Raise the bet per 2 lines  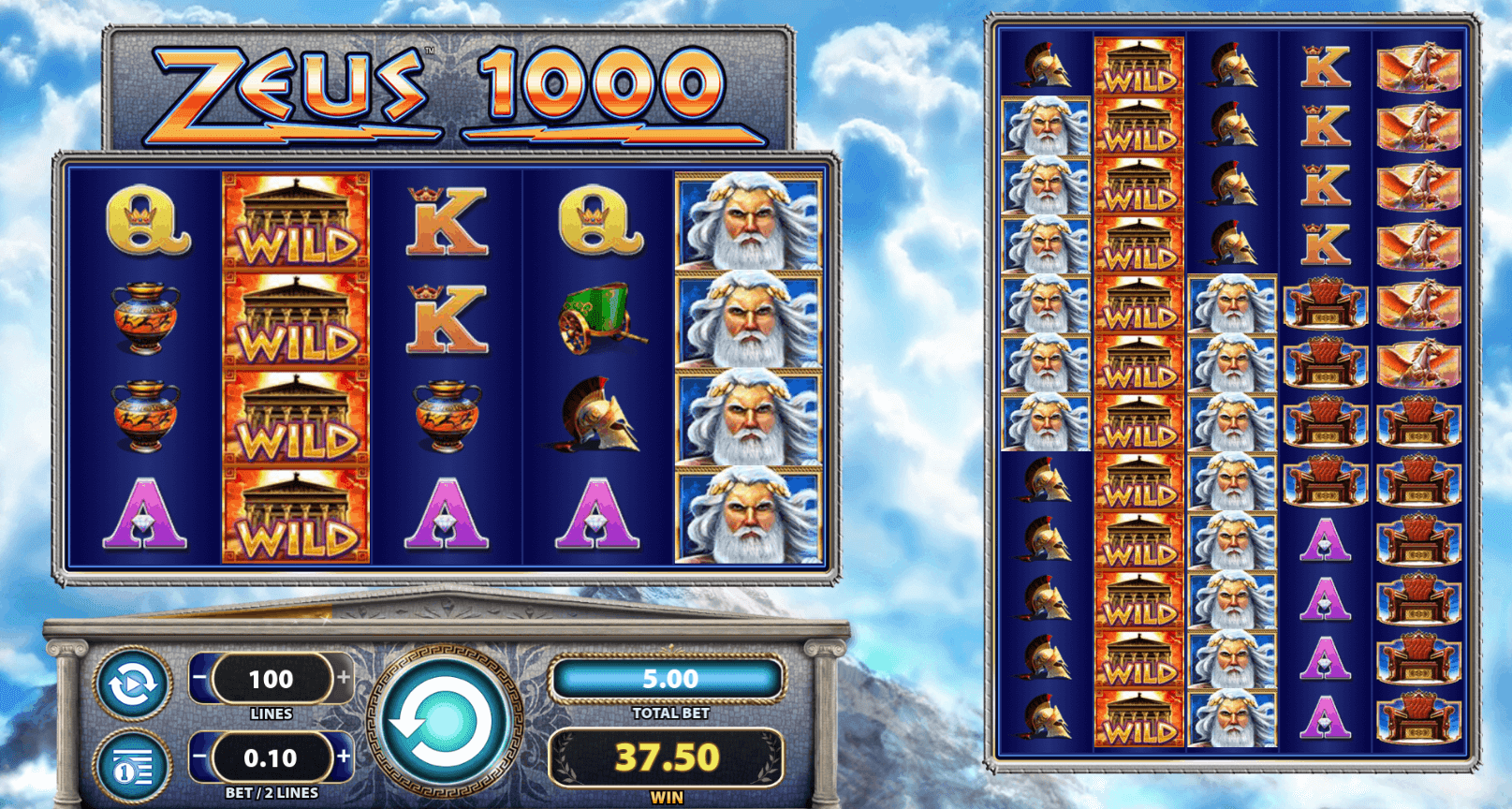point(344,757)
